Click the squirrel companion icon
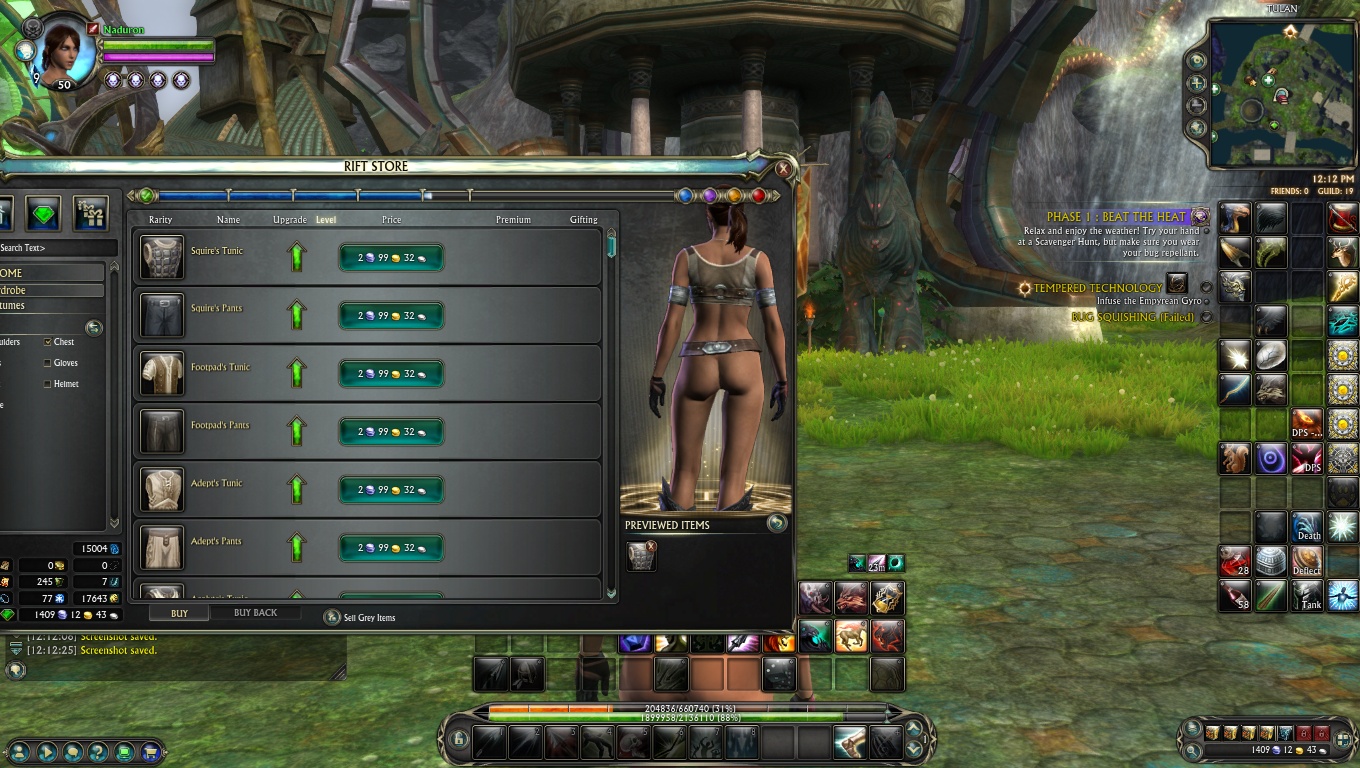 [x=1235, y=458]
